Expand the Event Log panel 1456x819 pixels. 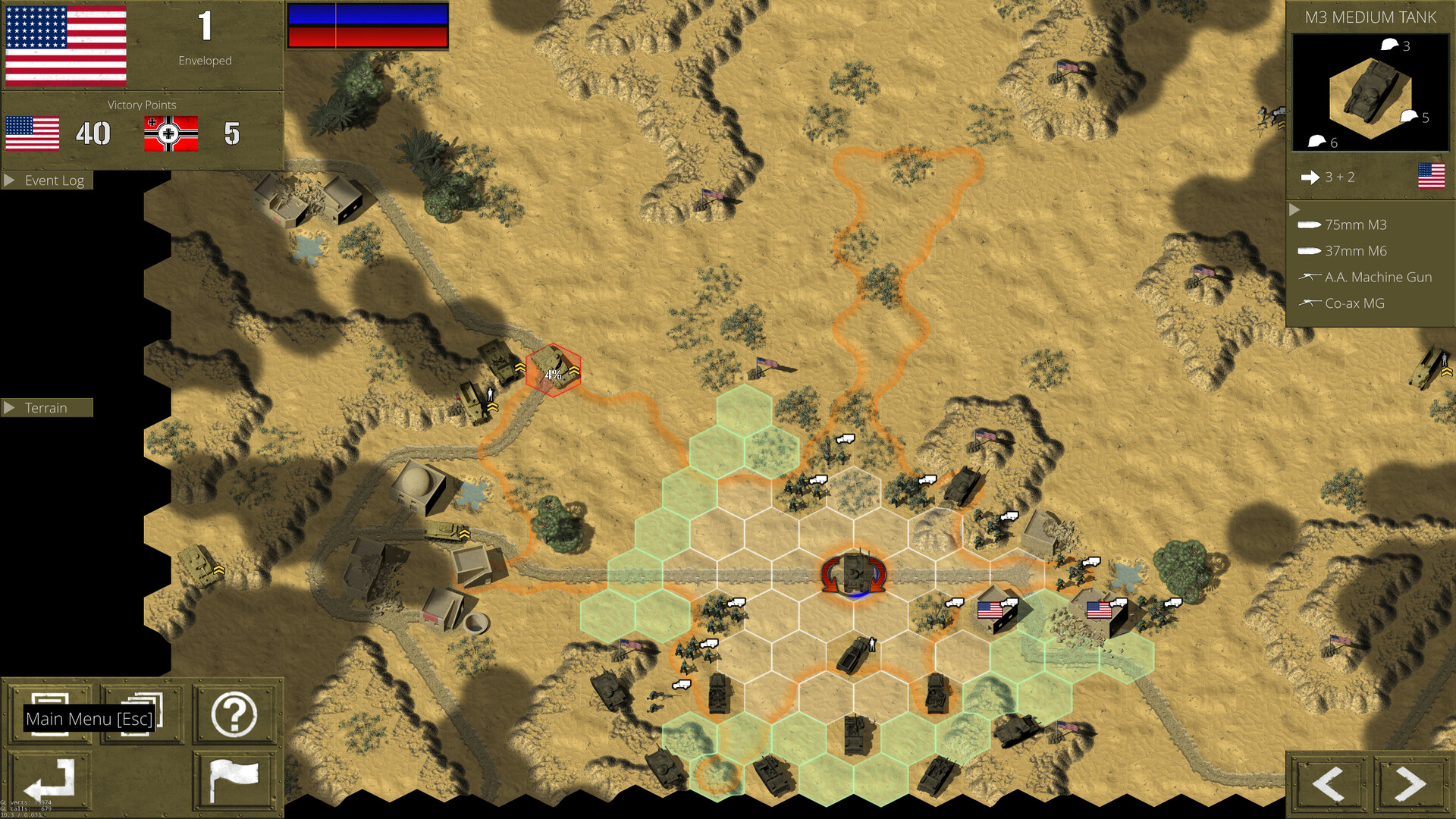point(47,180)
